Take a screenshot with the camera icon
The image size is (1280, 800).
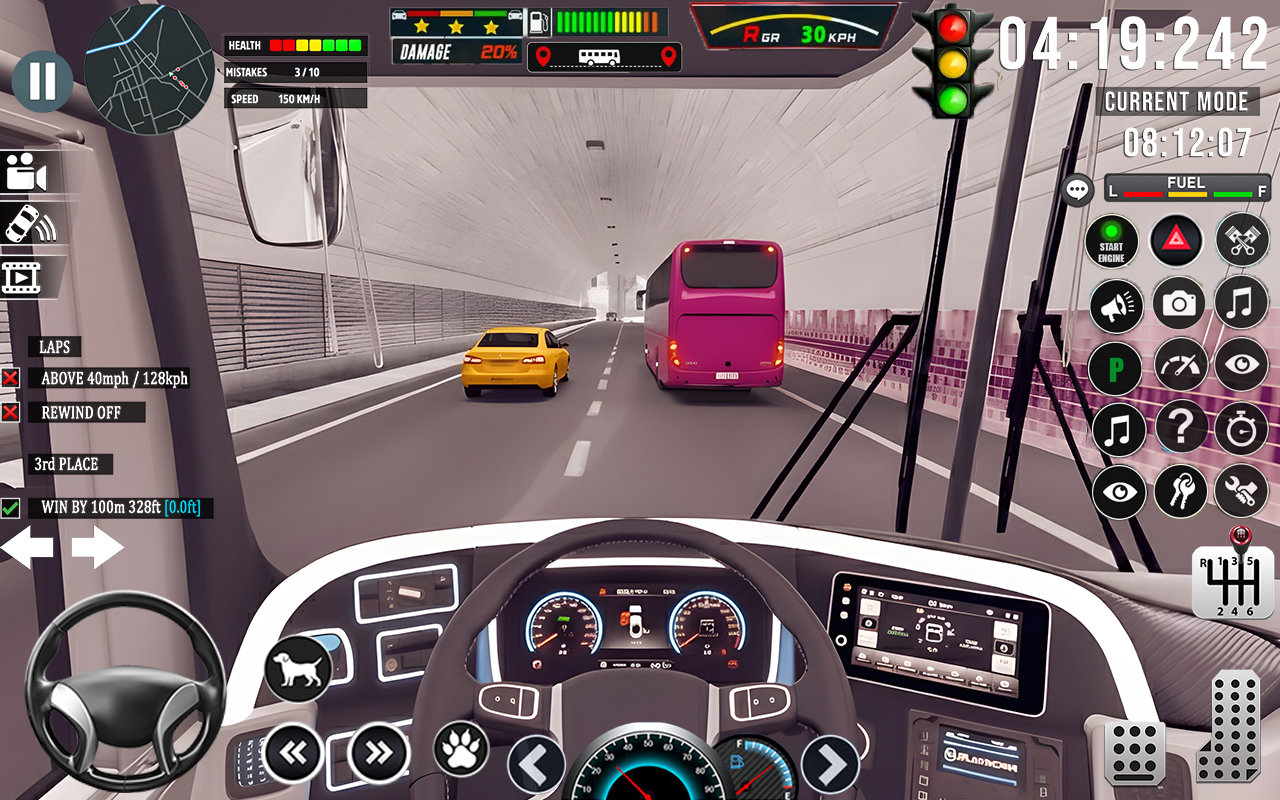coord(1179,304)
